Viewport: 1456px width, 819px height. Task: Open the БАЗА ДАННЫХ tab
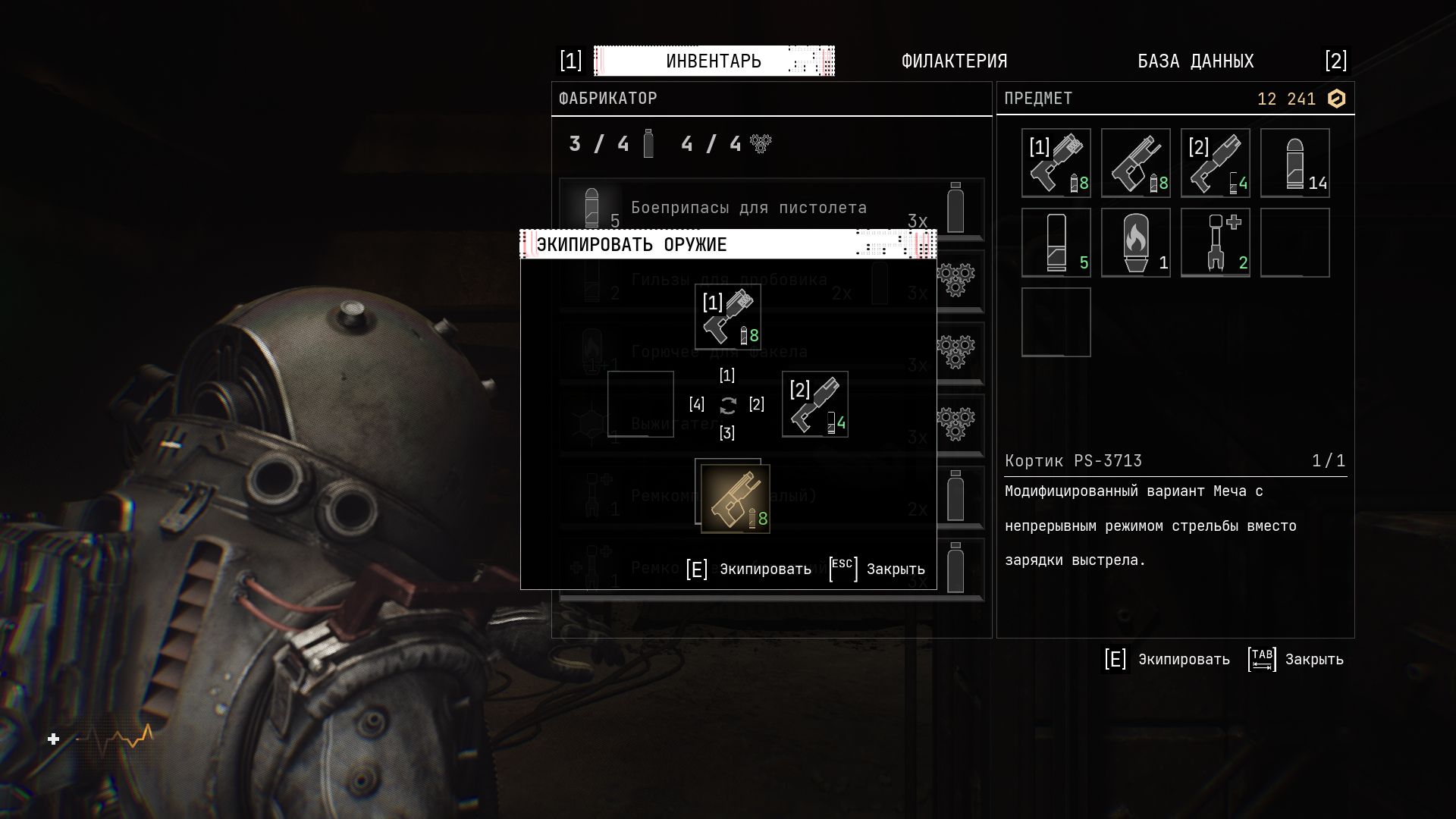point(1195,61)
